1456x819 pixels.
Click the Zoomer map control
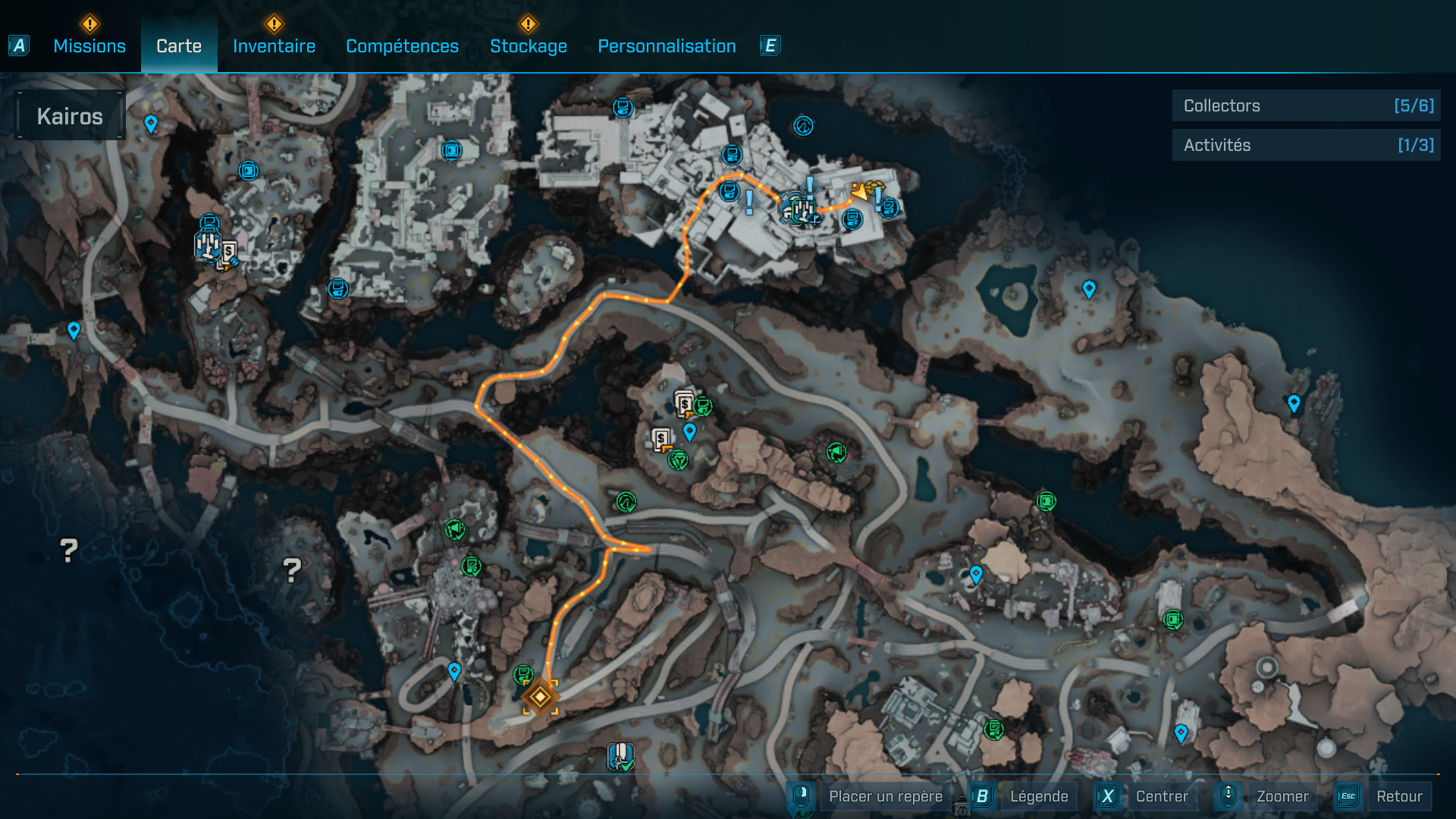tap(1282, 796)
